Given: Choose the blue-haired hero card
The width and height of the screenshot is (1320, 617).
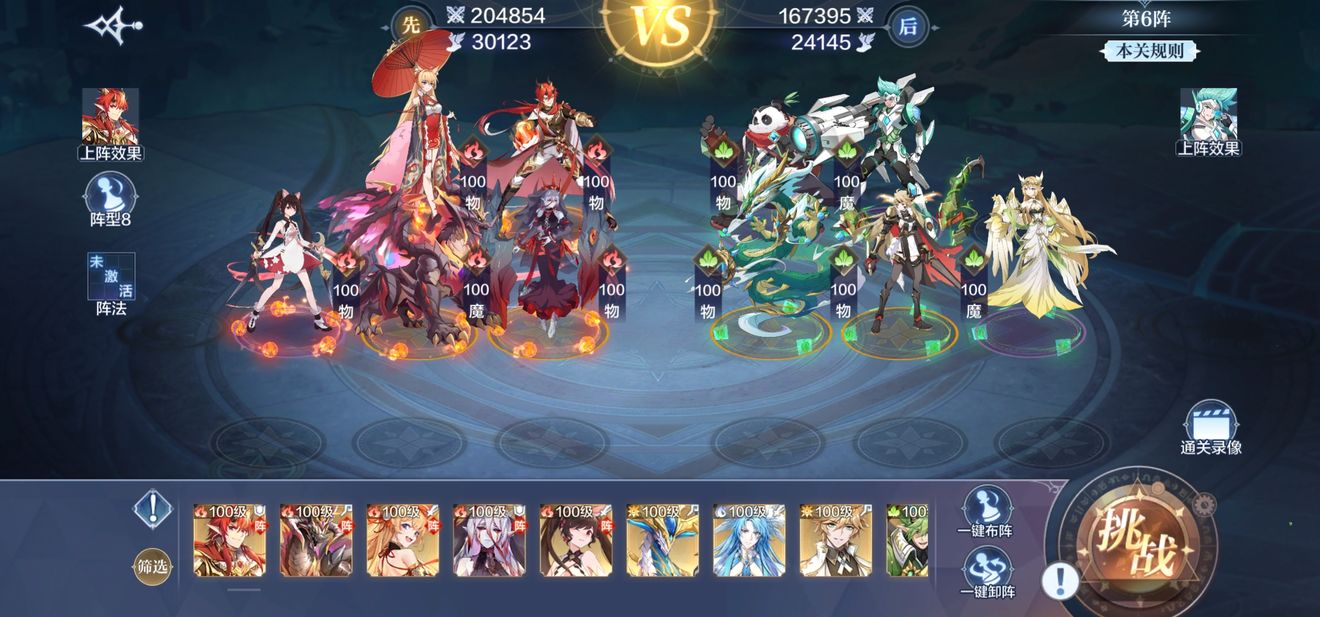Looking at the screenshot, I should (x=749, y=540).
